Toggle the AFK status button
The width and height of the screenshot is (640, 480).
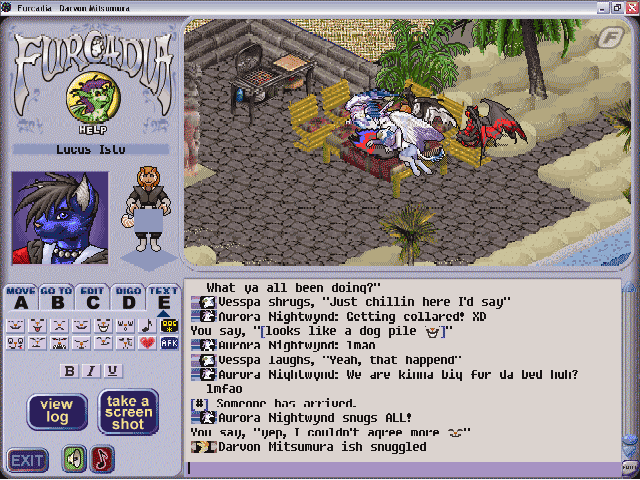168,343
